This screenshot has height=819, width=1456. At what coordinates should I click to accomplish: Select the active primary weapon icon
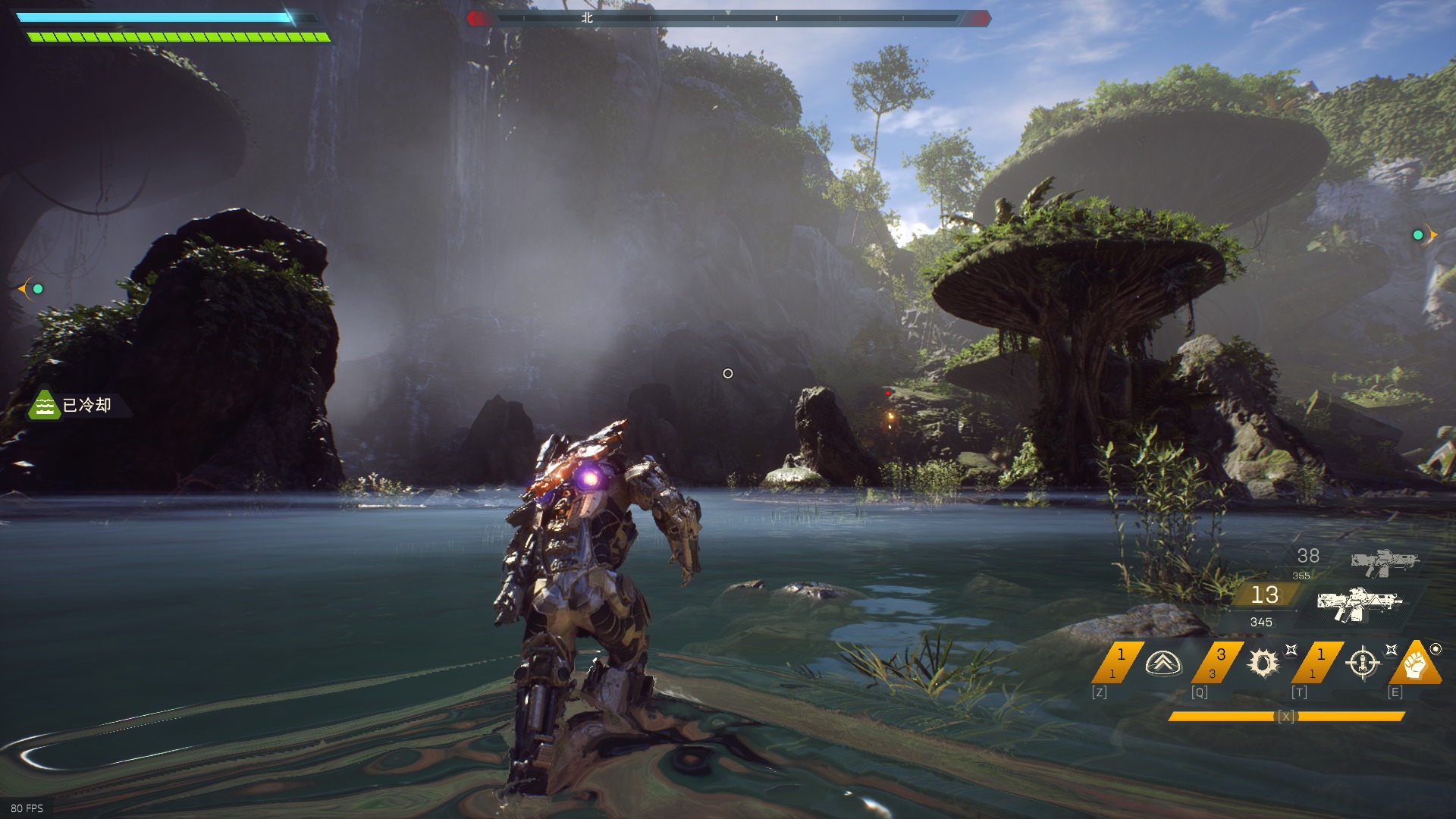tap(1360, 604)
